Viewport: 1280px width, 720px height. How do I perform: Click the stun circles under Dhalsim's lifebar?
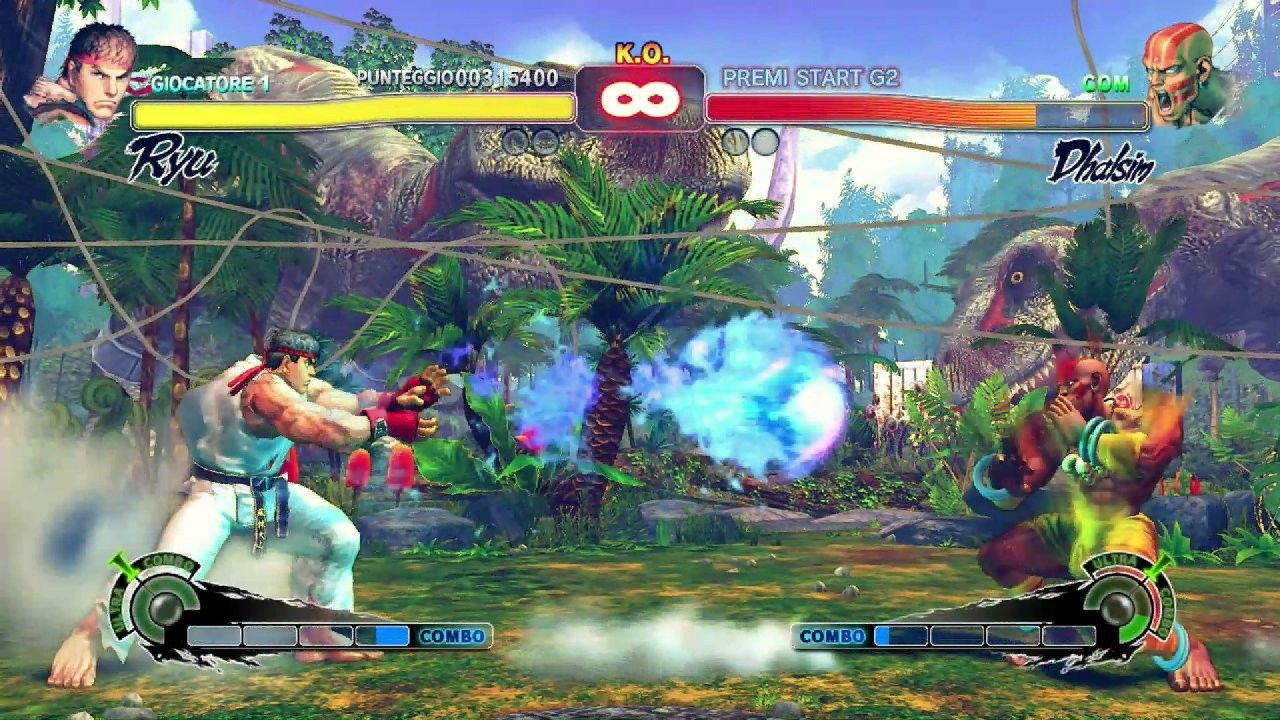click(752, 141)
